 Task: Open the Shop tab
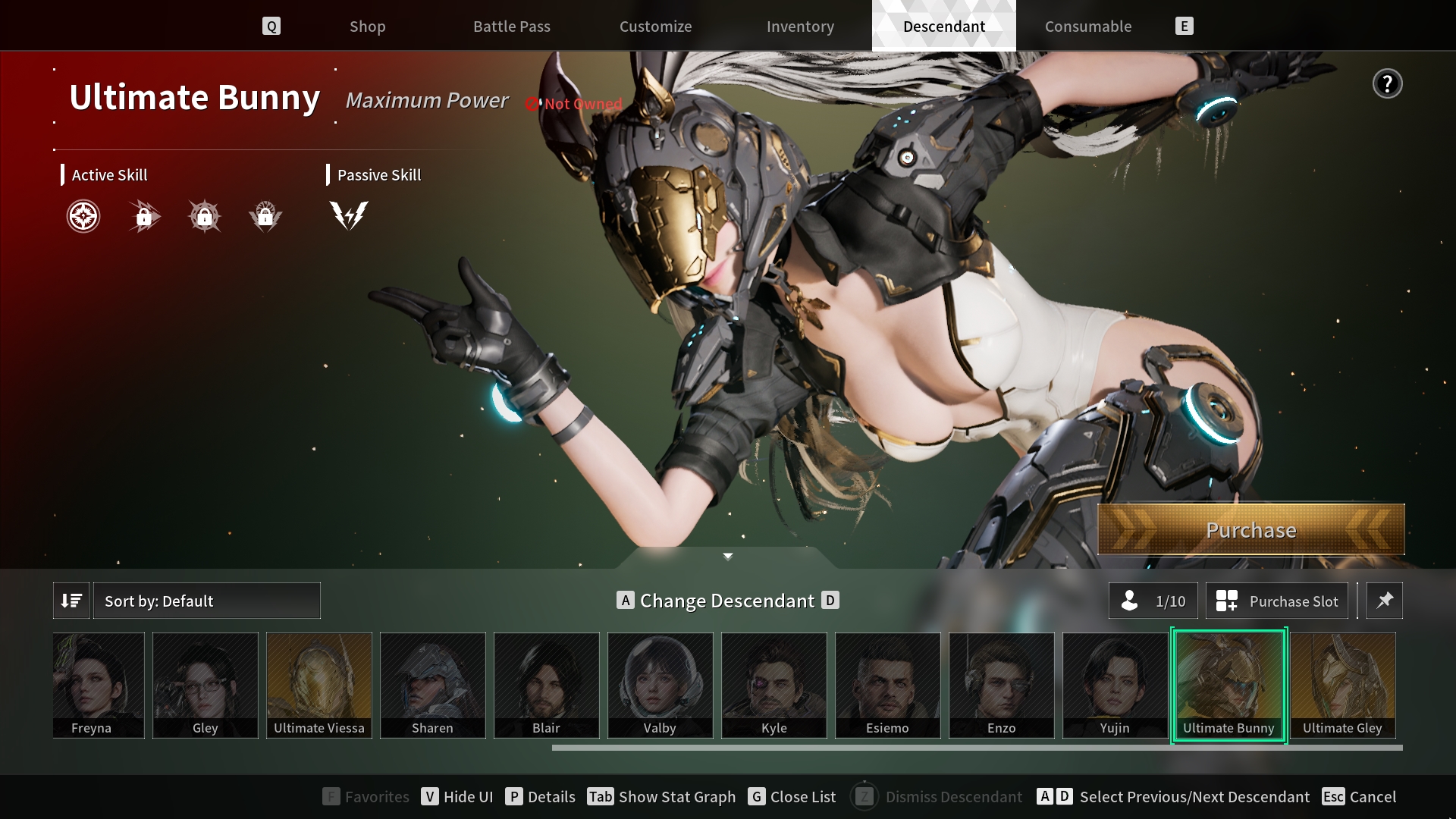[367, 27]
